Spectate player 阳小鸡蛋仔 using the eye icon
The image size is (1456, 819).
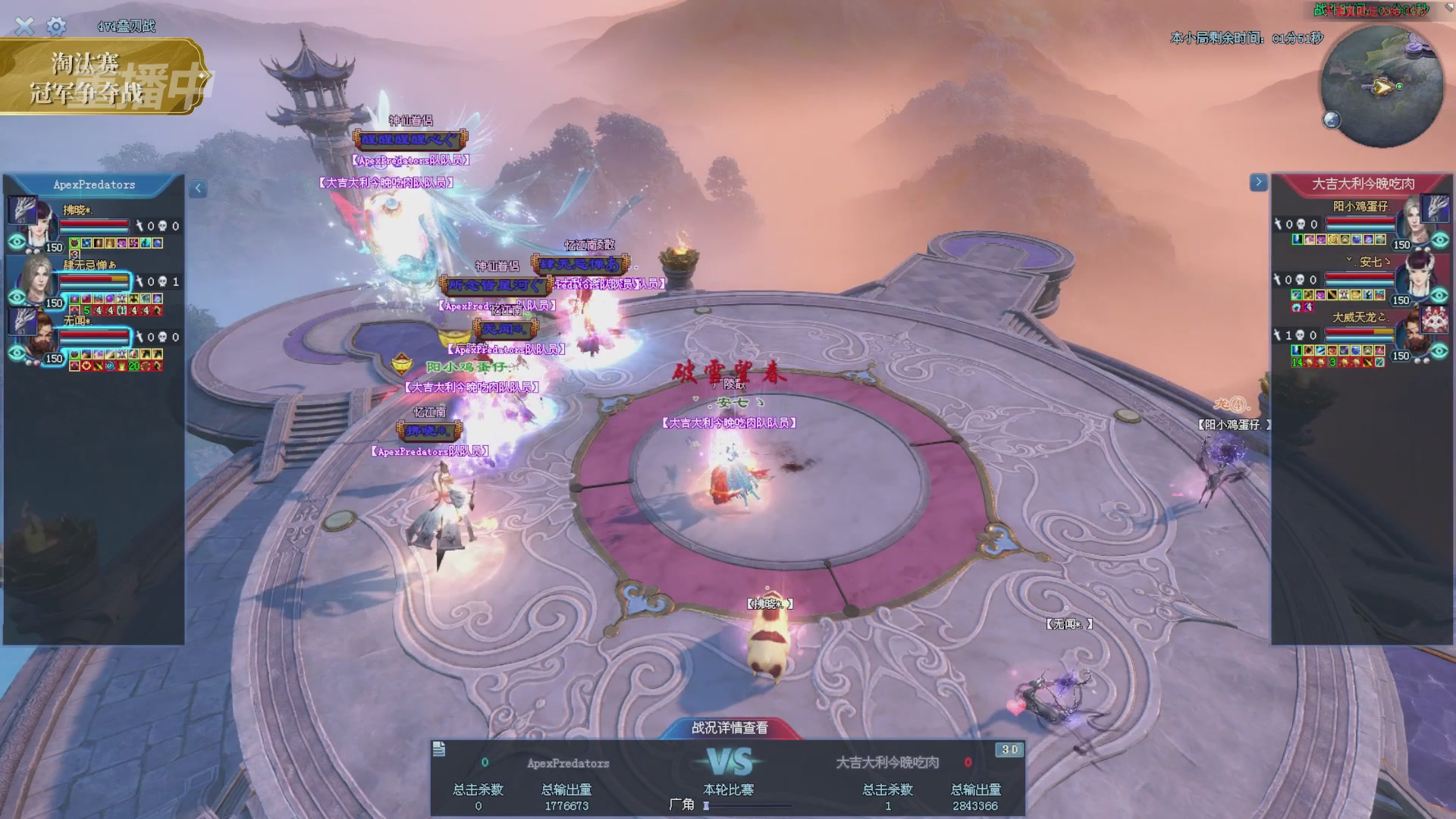[x=1440, y=240]
